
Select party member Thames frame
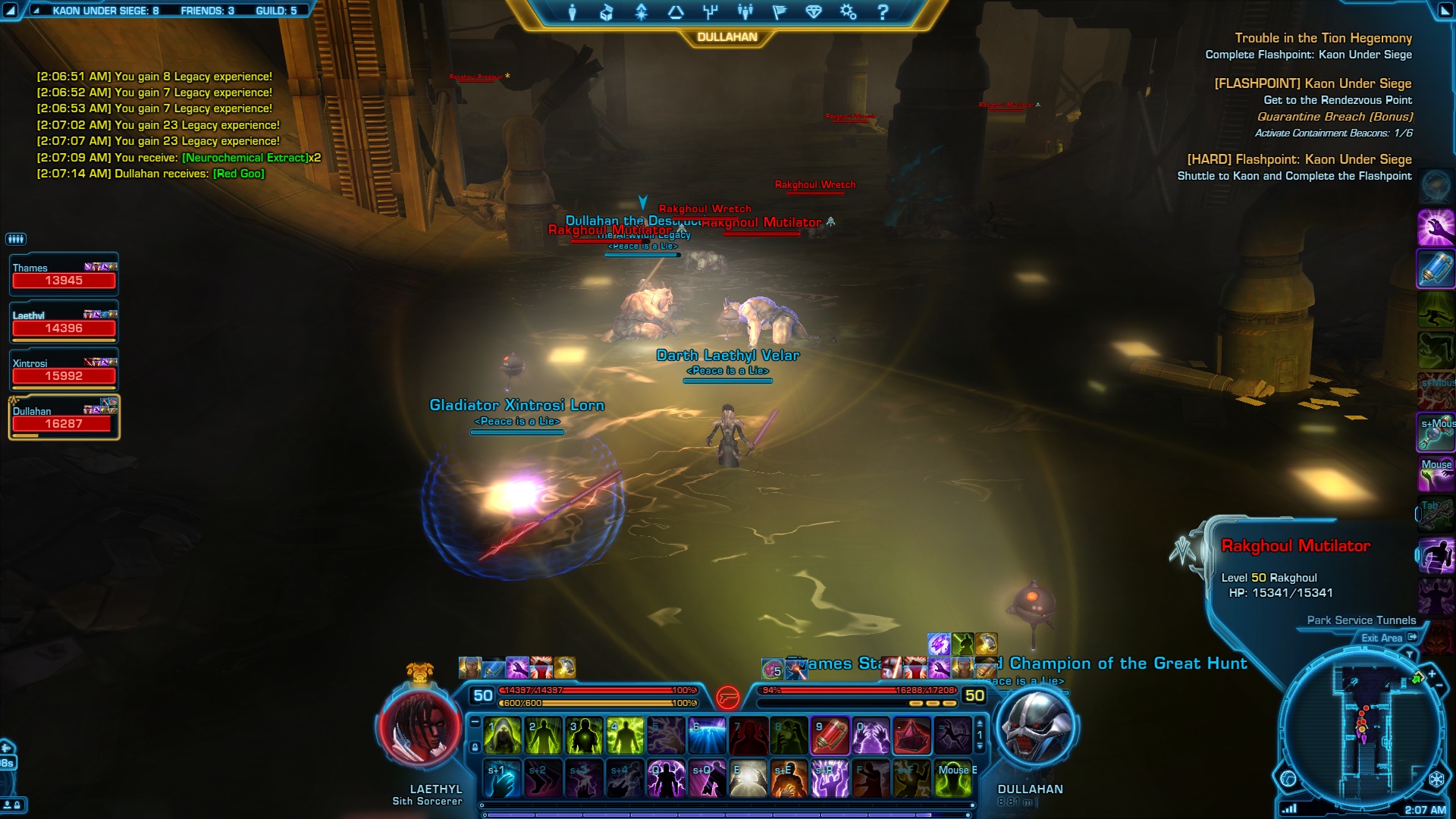pyautogui.click(x=64, y=275)
